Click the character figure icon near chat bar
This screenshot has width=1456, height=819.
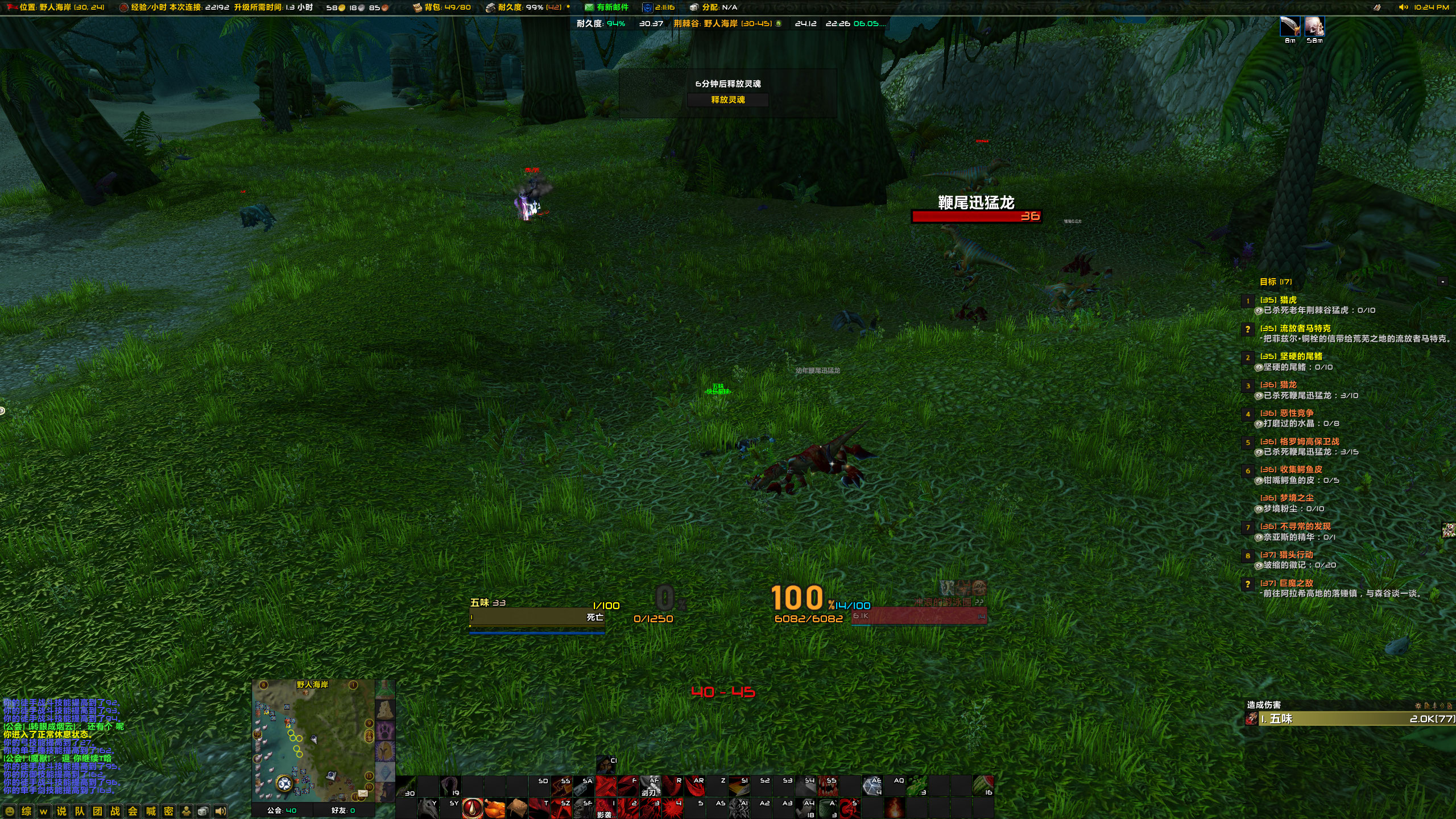187,810
